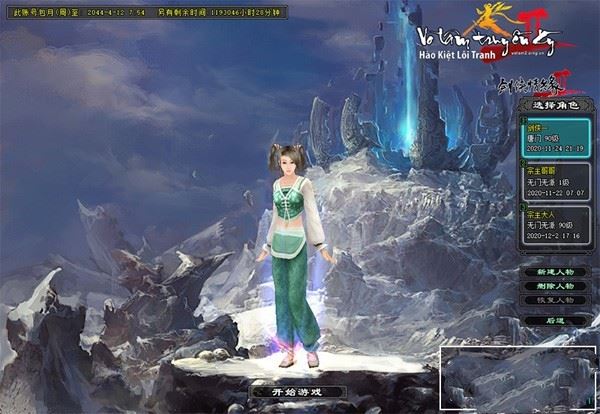
Task: Click the 删除人物 delete character button
Action: 555,285
